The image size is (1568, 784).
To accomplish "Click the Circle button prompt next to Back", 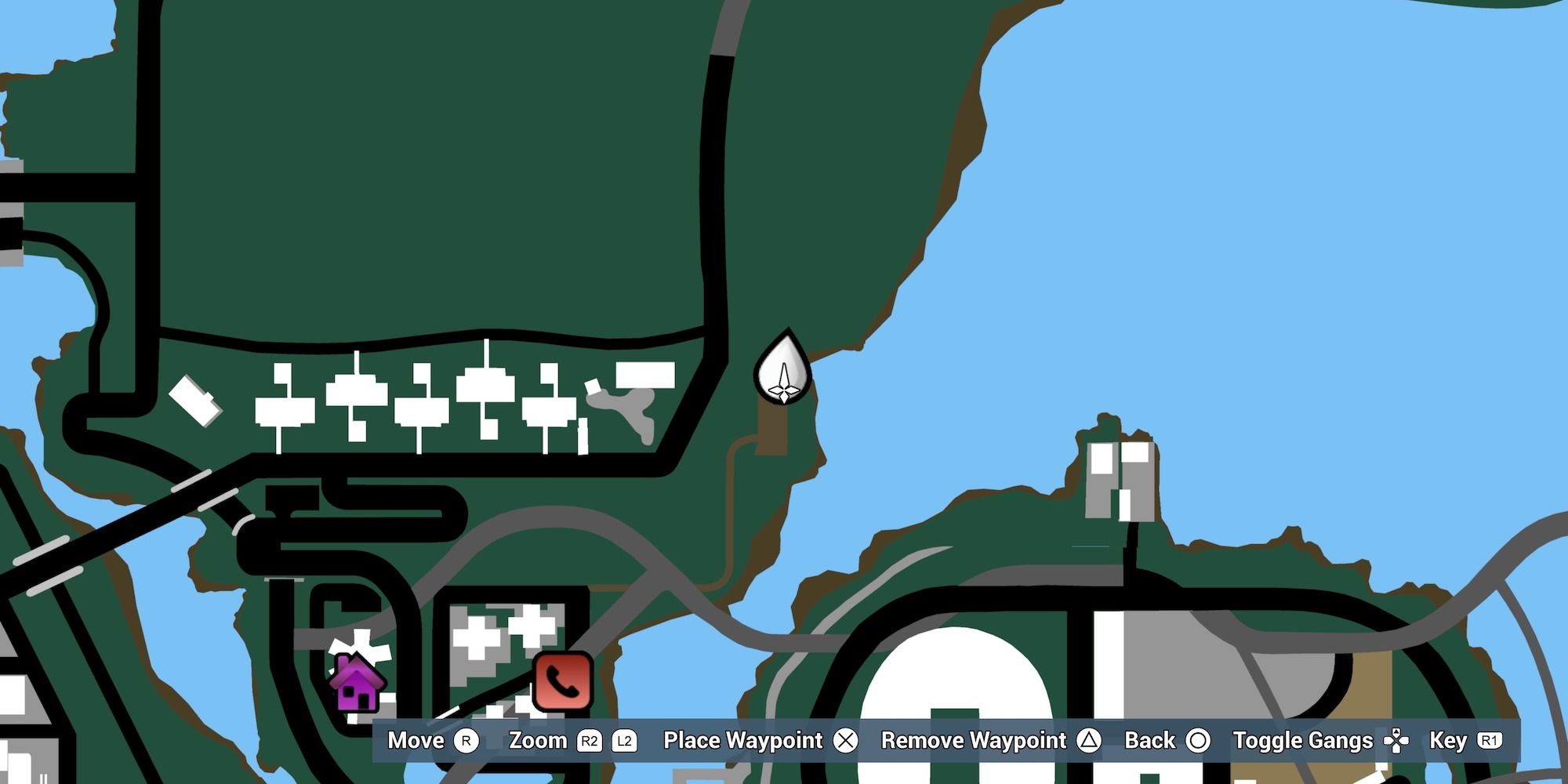I will tap(1198, 739).
